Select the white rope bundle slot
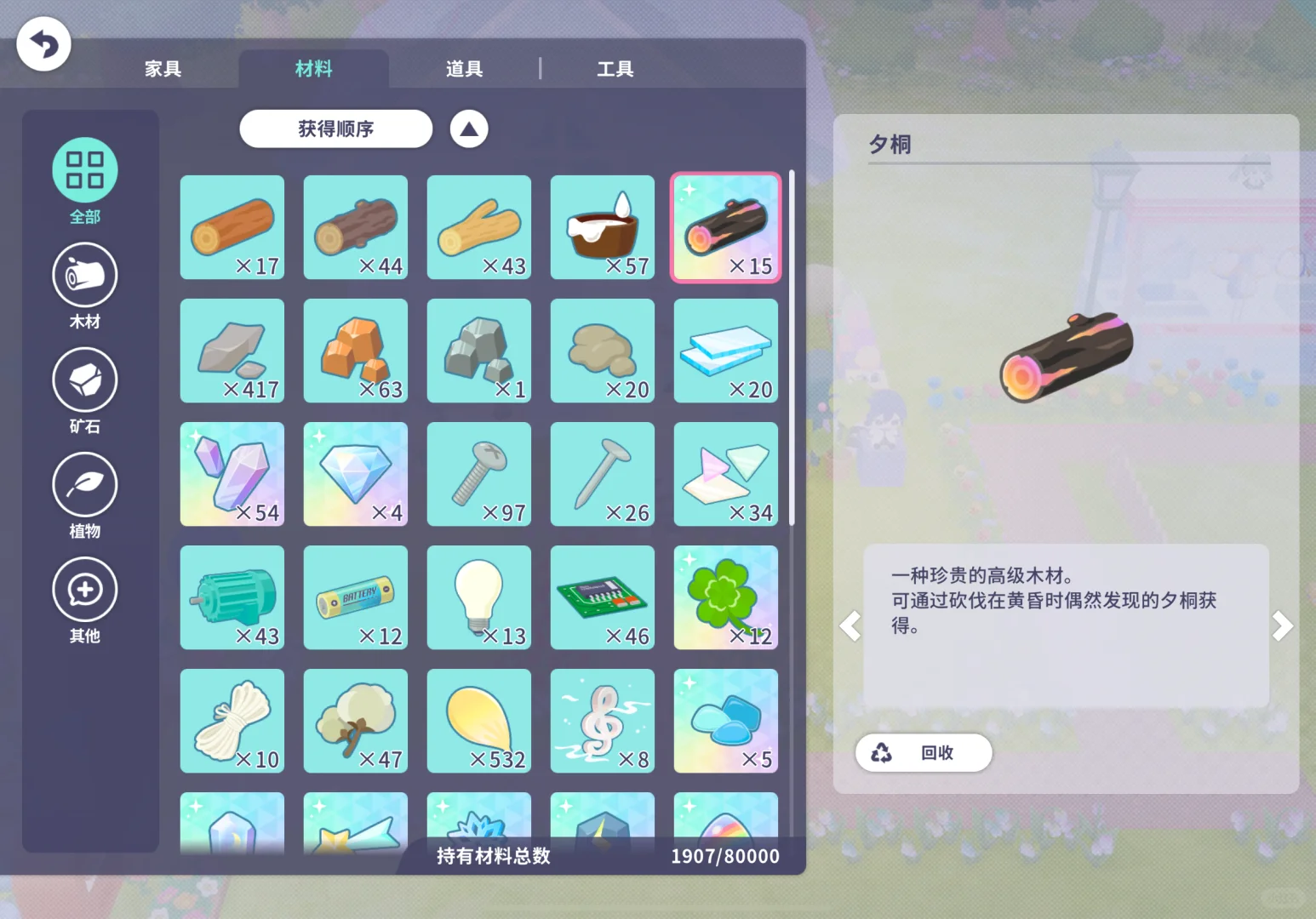1316x919 pixels. coord(232,721)
